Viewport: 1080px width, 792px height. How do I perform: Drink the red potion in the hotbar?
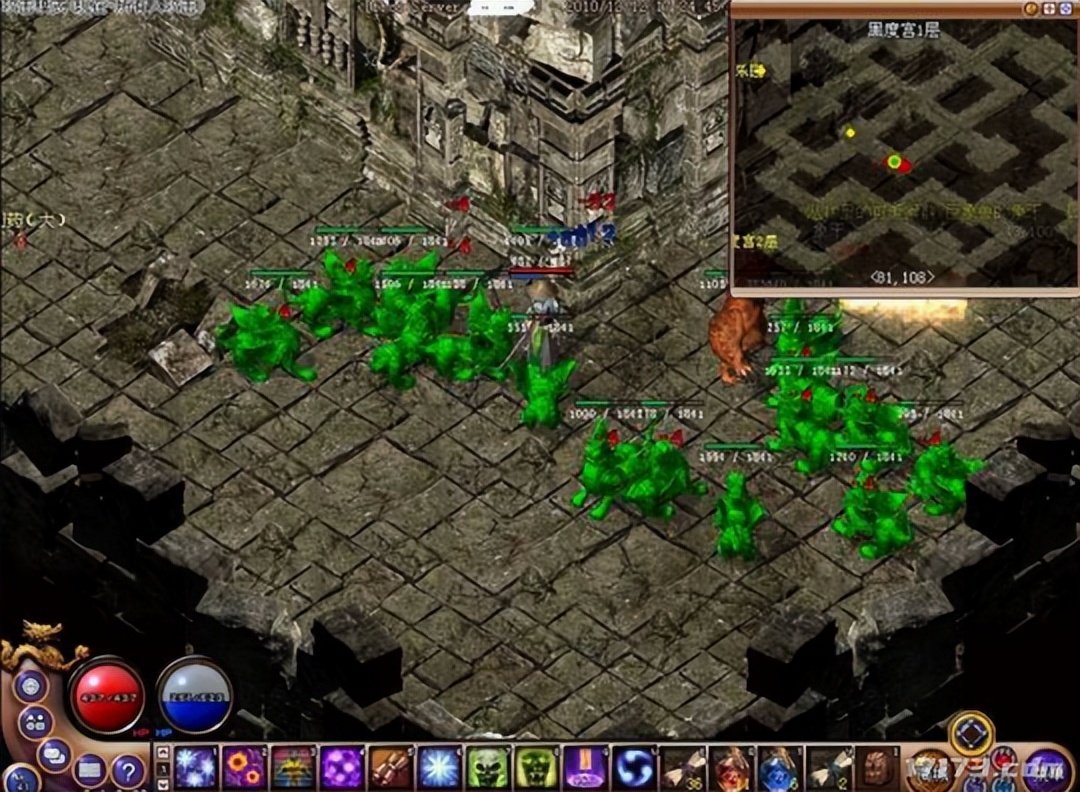point(732,767)
